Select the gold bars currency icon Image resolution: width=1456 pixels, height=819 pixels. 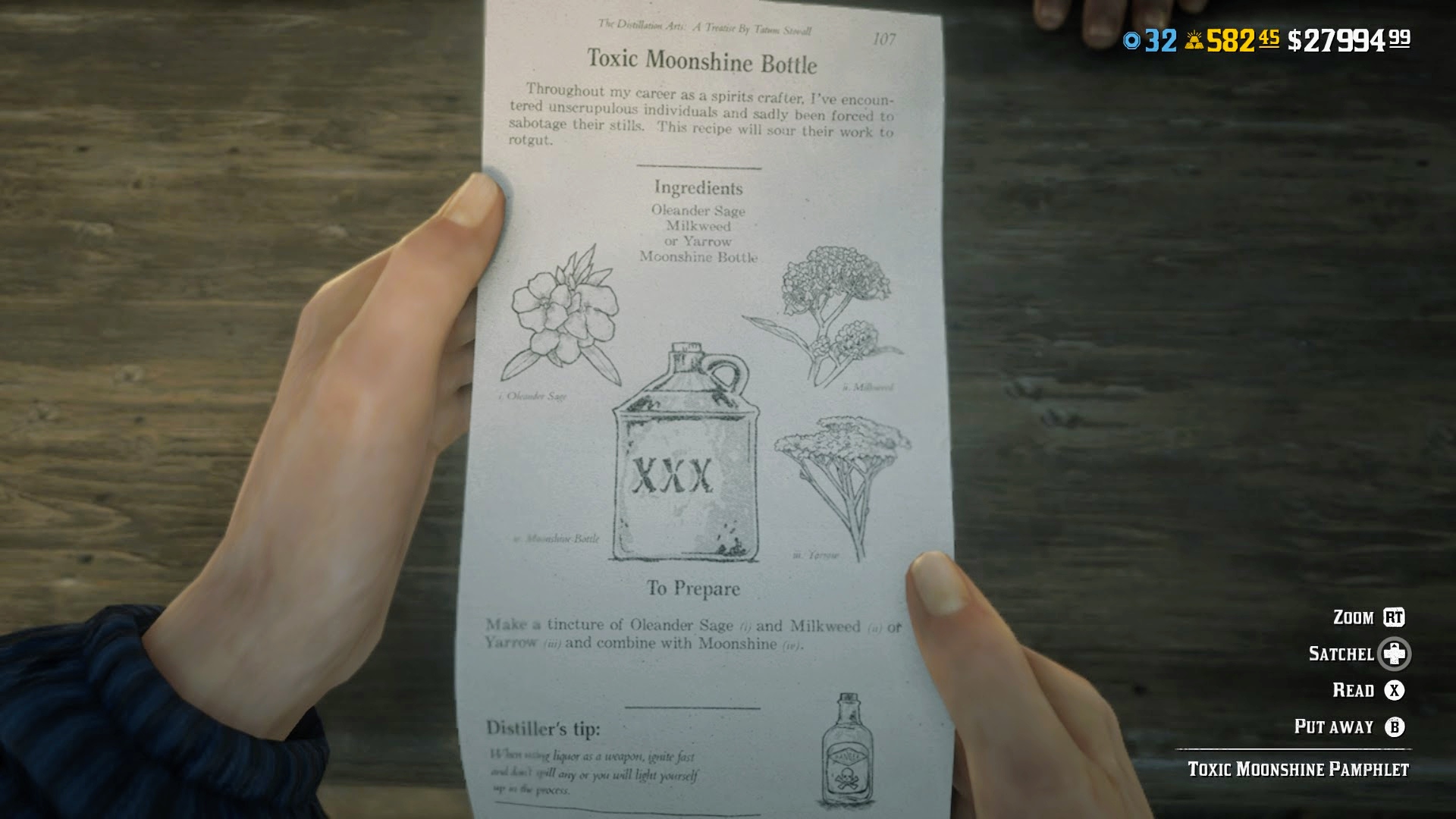click(x=1196, y=42)
